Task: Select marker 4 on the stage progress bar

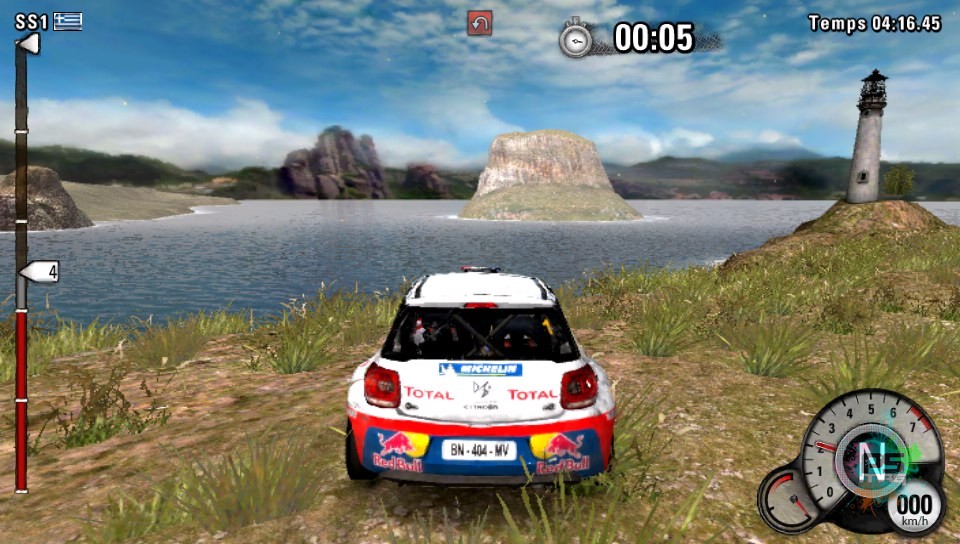Action: (40, 271)
